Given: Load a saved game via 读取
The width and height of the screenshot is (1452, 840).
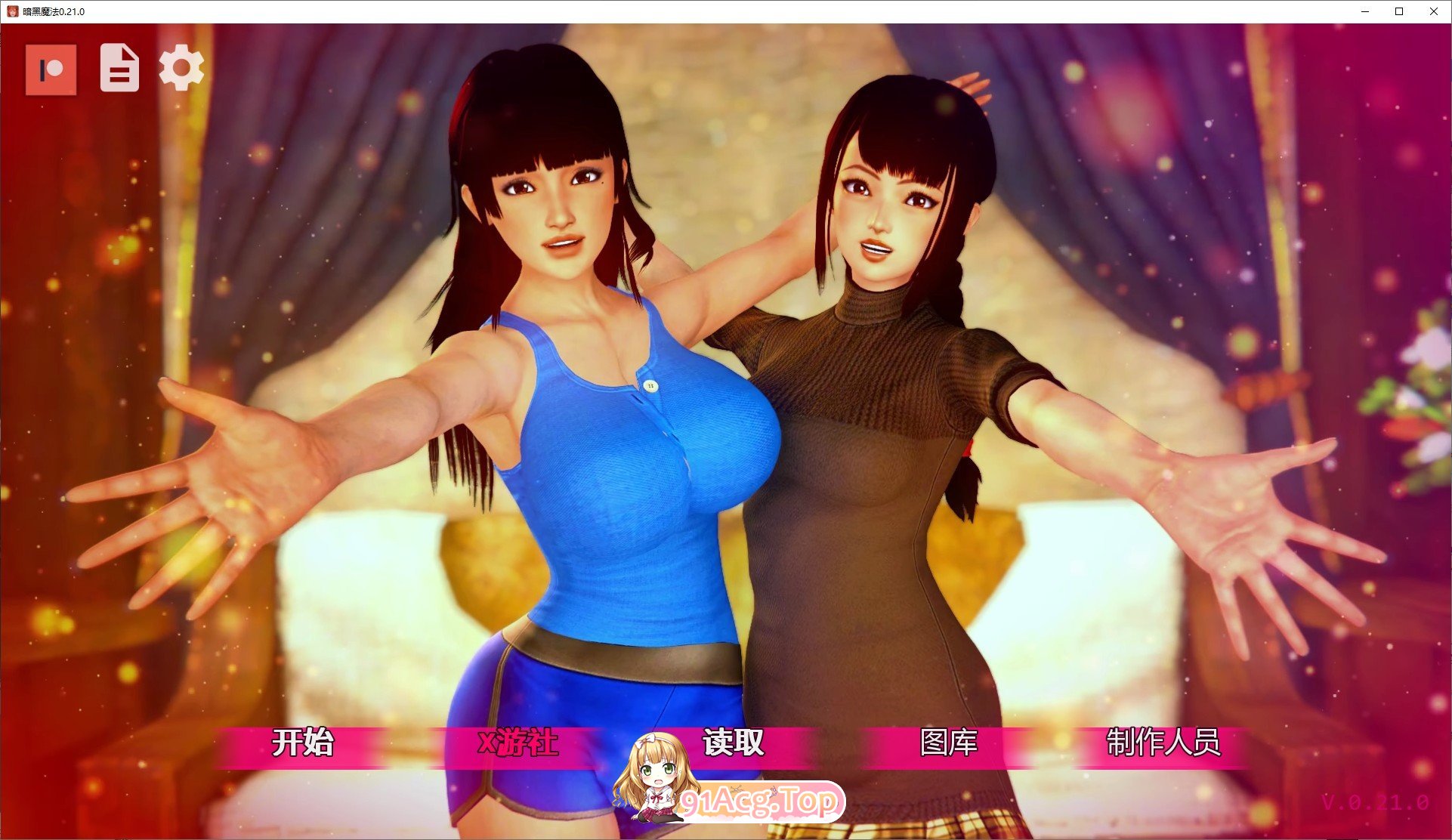Looking at the screenshot, I should [x=731, y=743].
